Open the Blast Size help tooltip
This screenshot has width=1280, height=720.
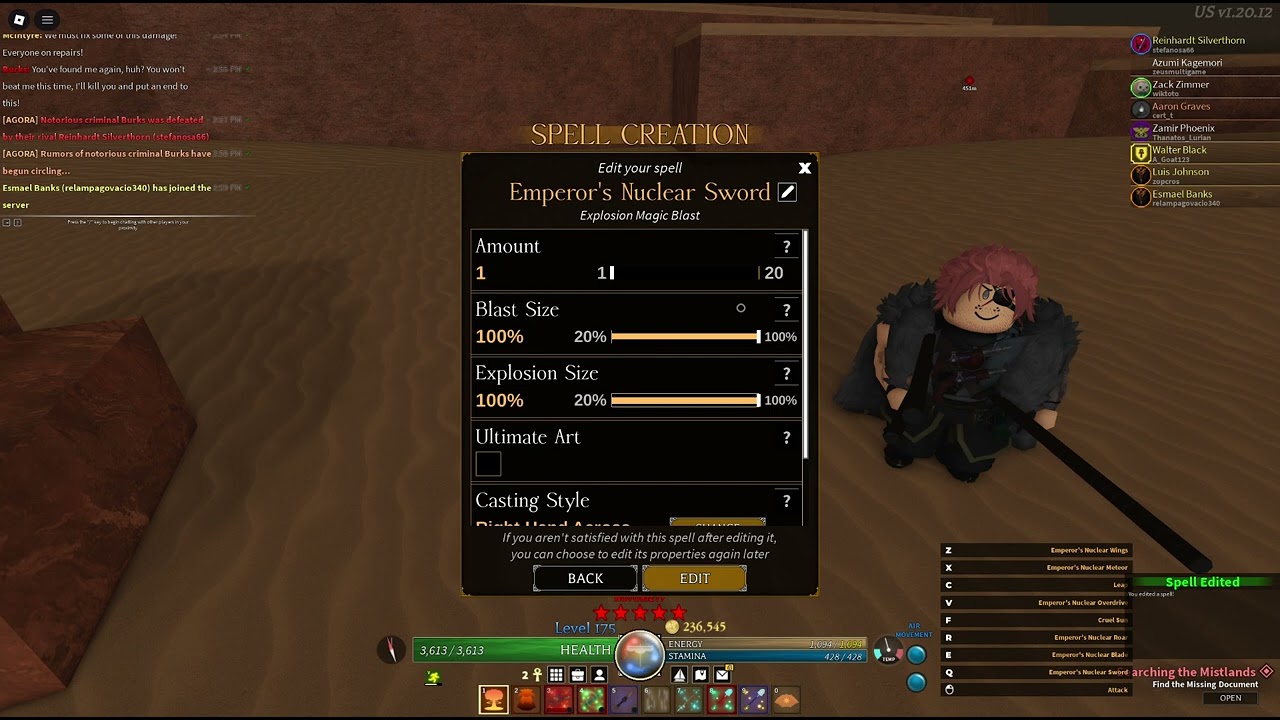click(x=786, y=310)
